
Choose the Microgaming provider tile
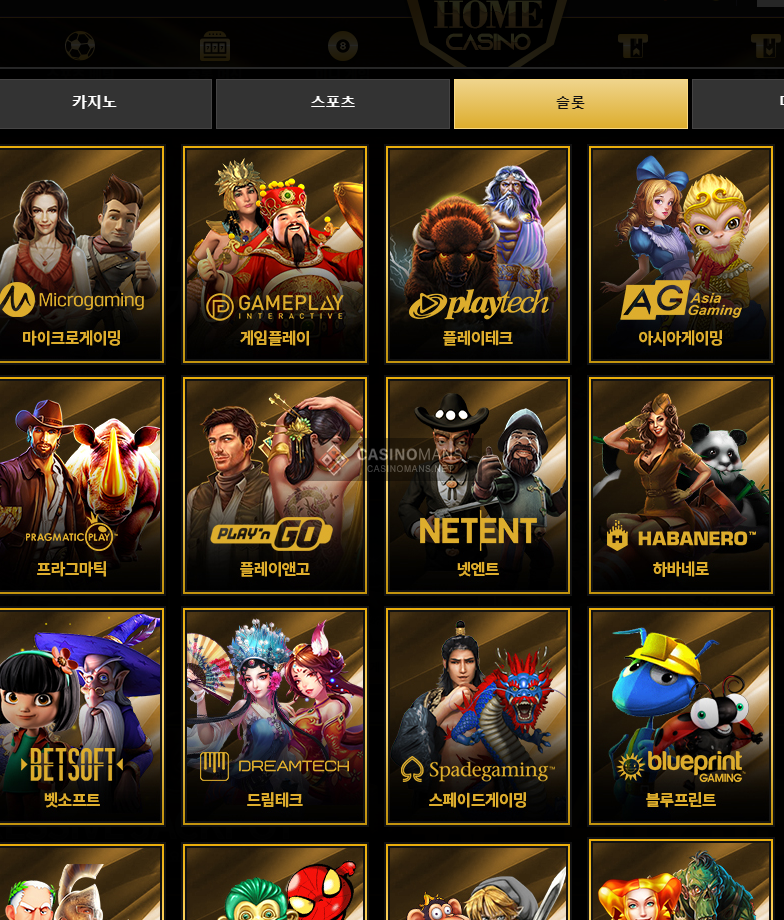click(x=80, y=254)
